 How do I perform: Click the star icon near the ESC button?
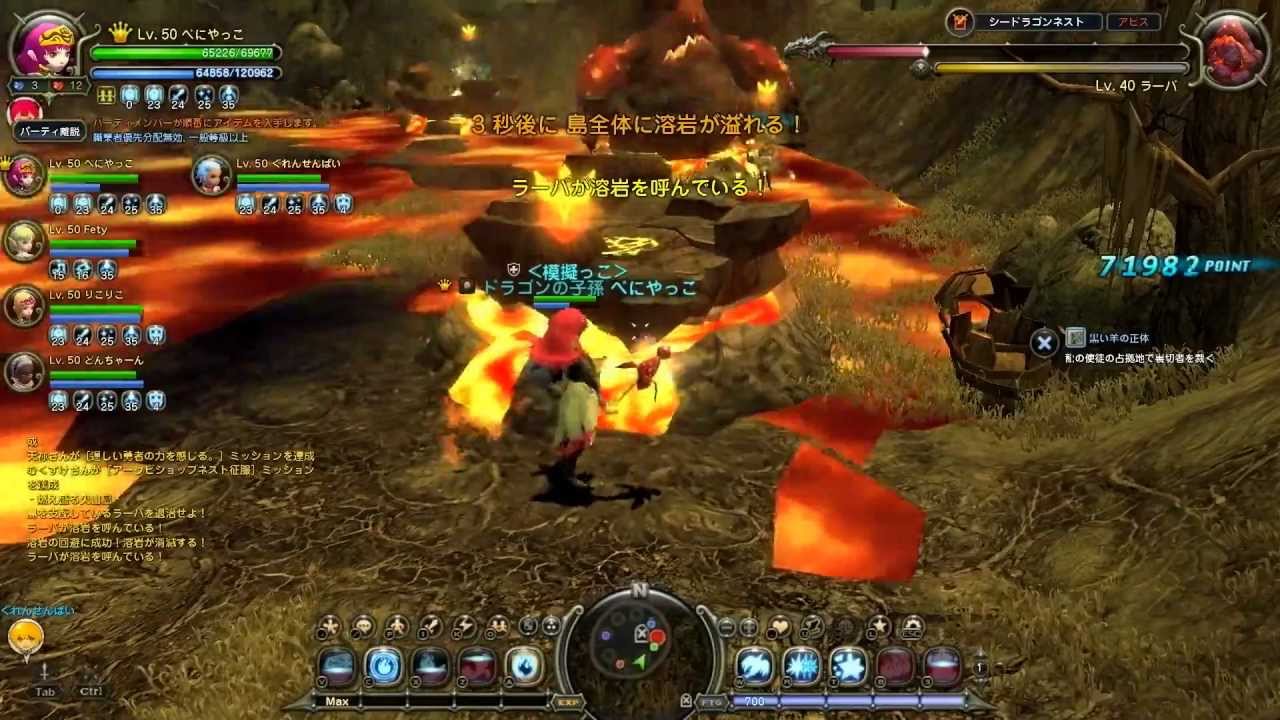point(879,625)
